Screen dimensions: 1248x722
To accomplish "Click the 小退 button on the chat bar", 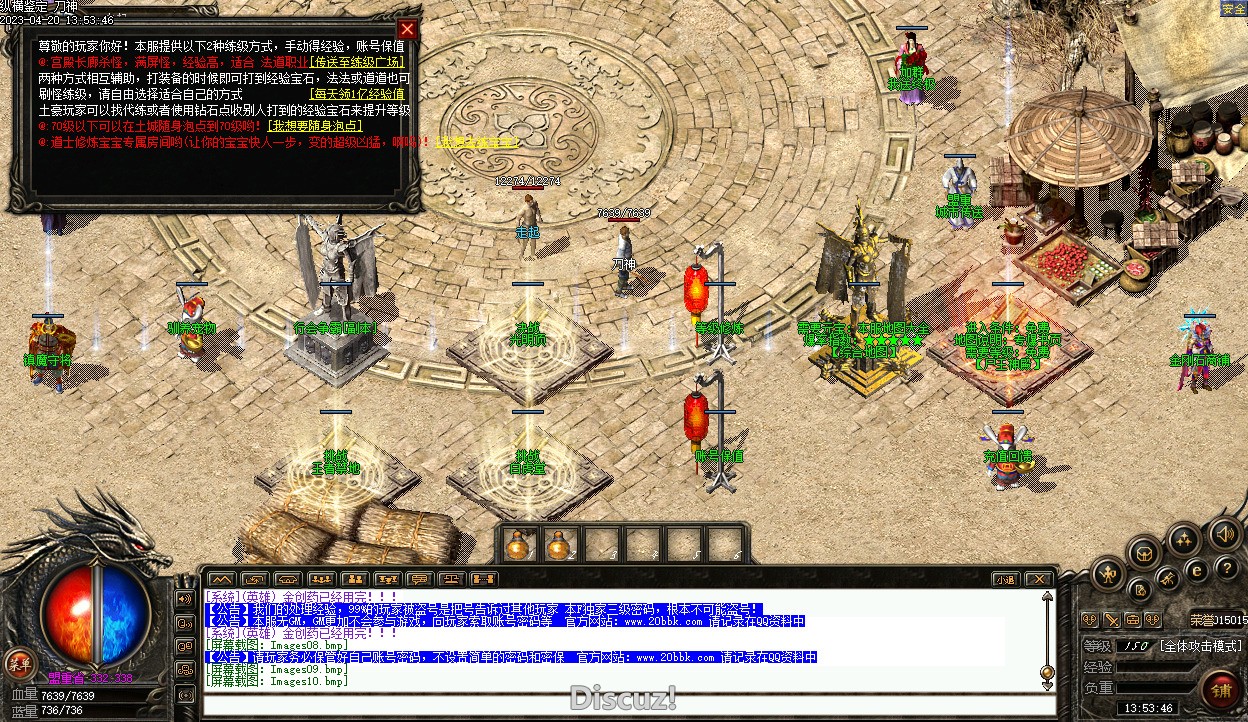I will tap(1005, 579).
